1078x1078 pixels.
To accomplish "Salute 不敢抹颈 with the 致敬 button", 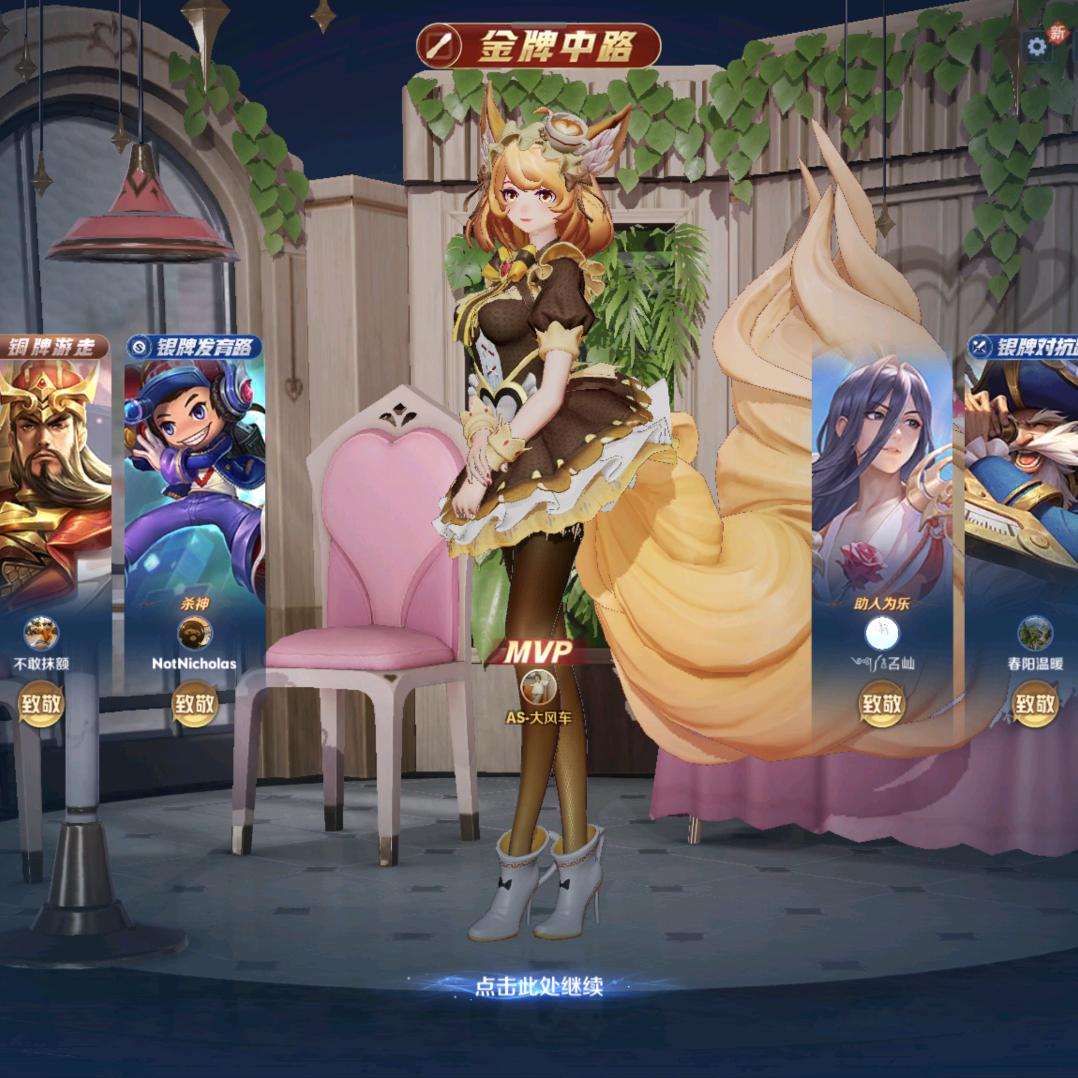I will coord(40,704).
